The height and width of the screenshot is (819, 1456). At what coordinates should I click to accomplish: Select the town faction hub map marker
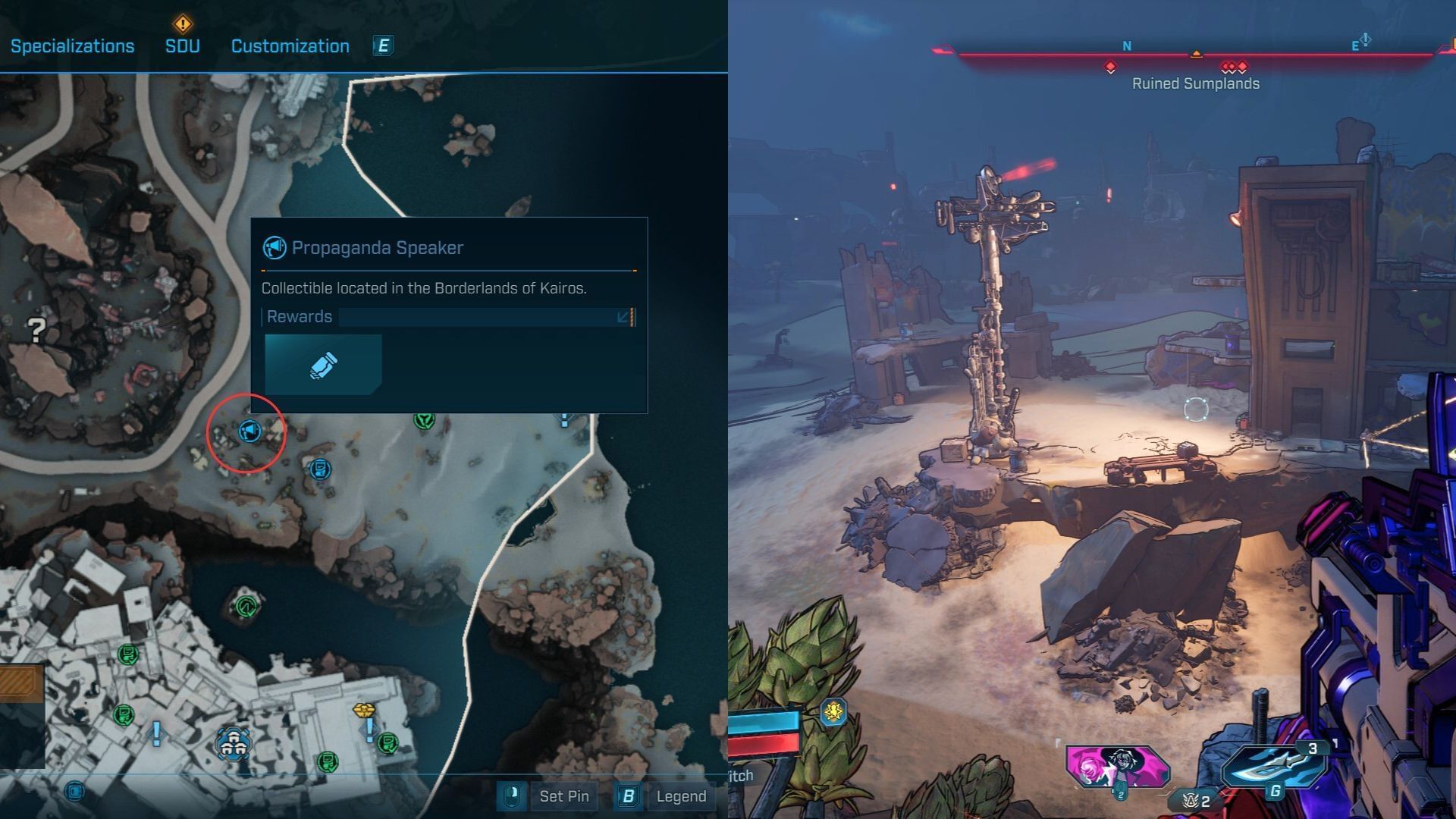[x=233, y=743]
